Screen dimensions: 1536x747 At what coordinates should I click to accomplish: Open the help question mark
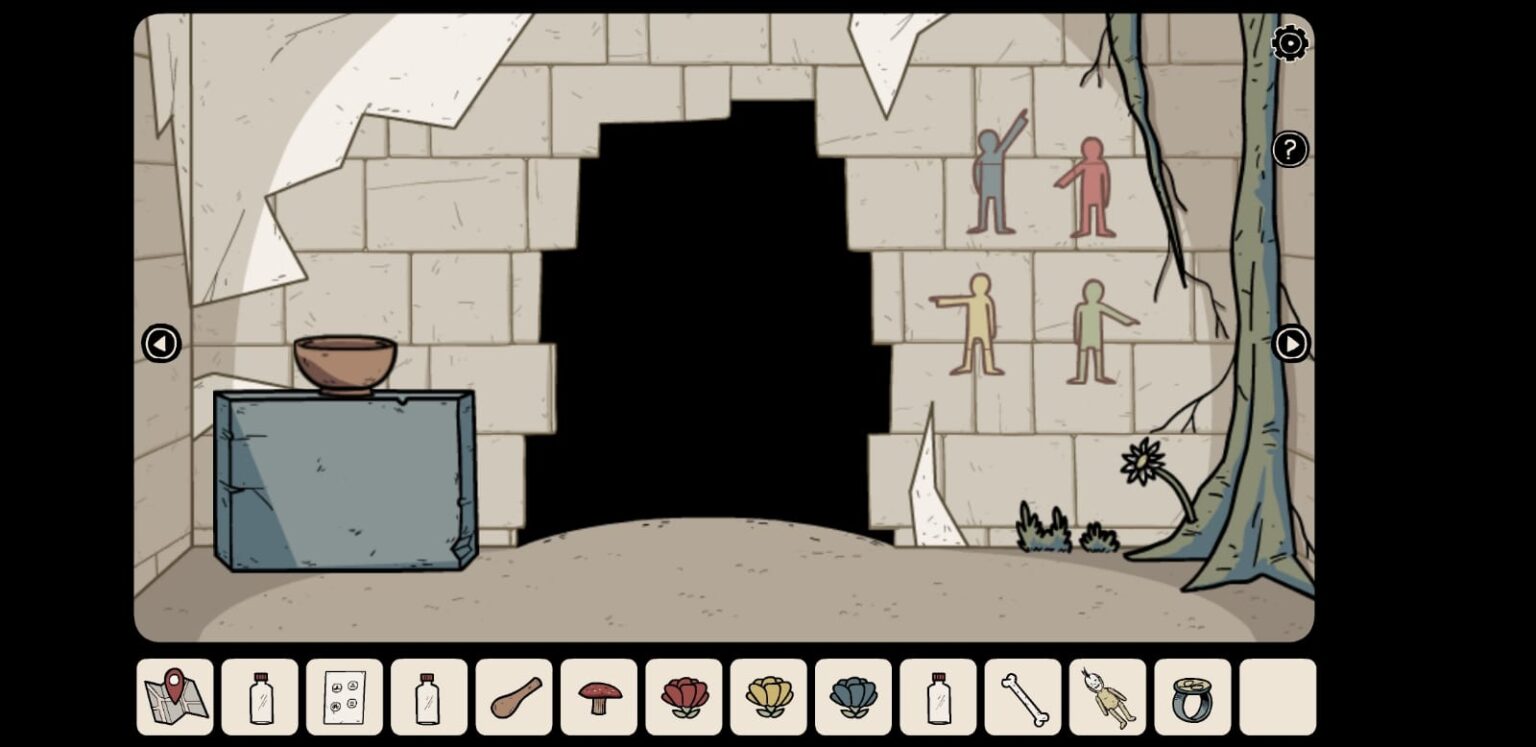click(1289, 149)
